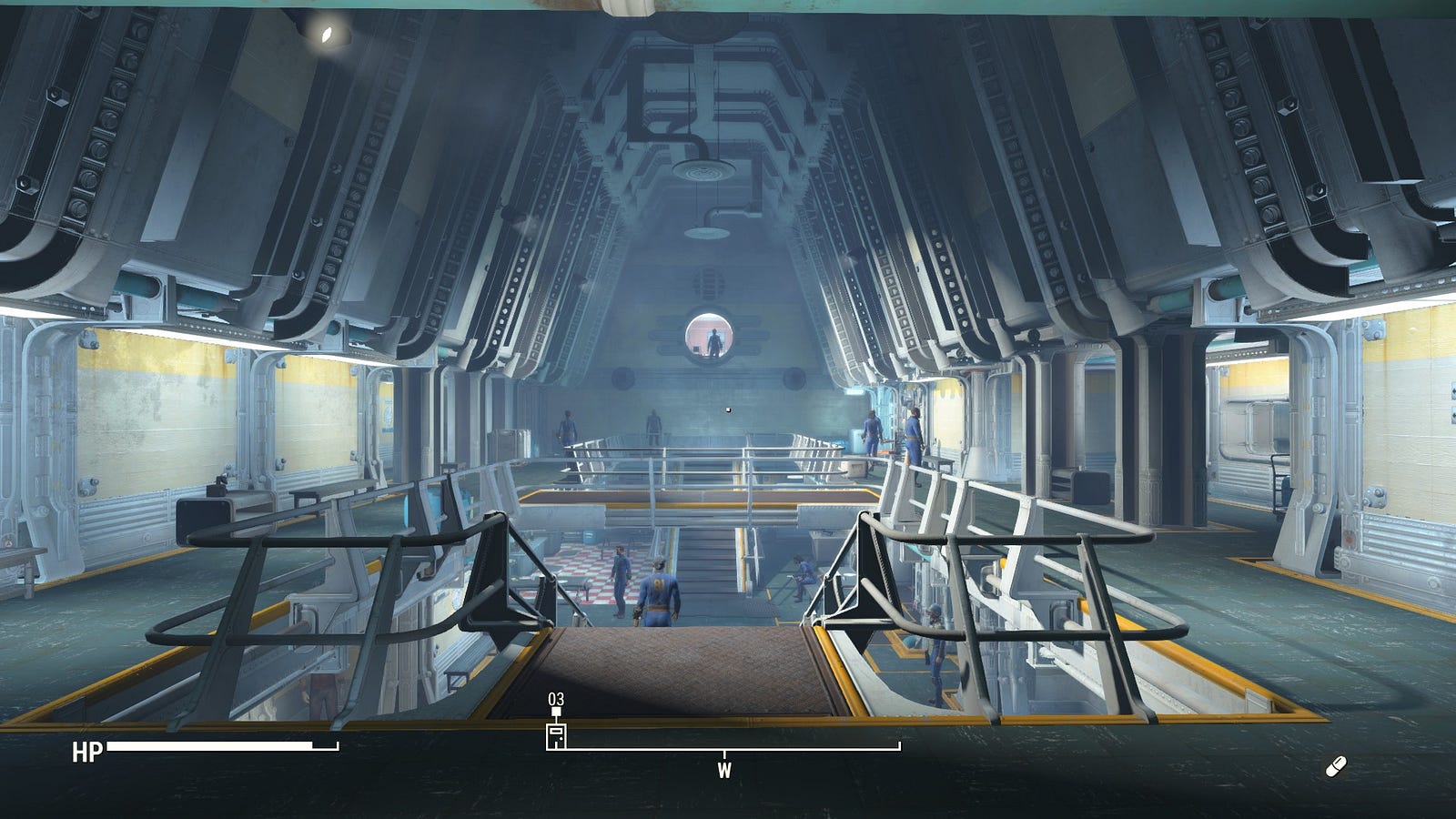
Task: Click the W heading on the compass bar
Action: coord(724,771)
